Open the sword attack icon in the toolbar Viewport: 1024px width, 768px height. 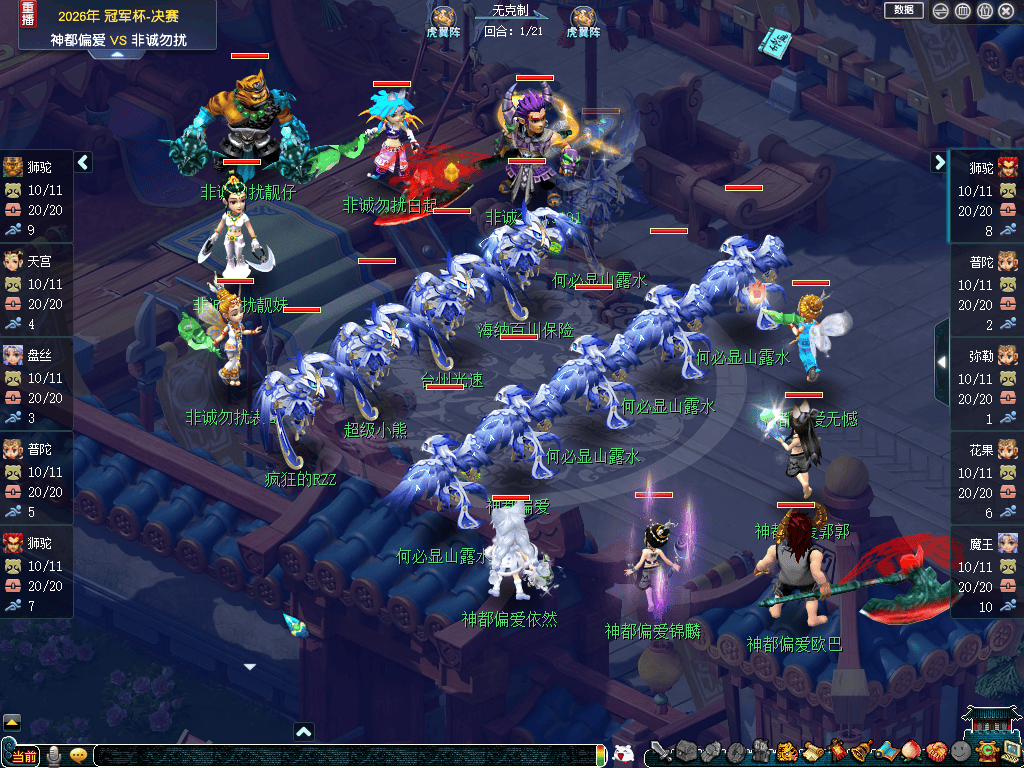point(660,752)
